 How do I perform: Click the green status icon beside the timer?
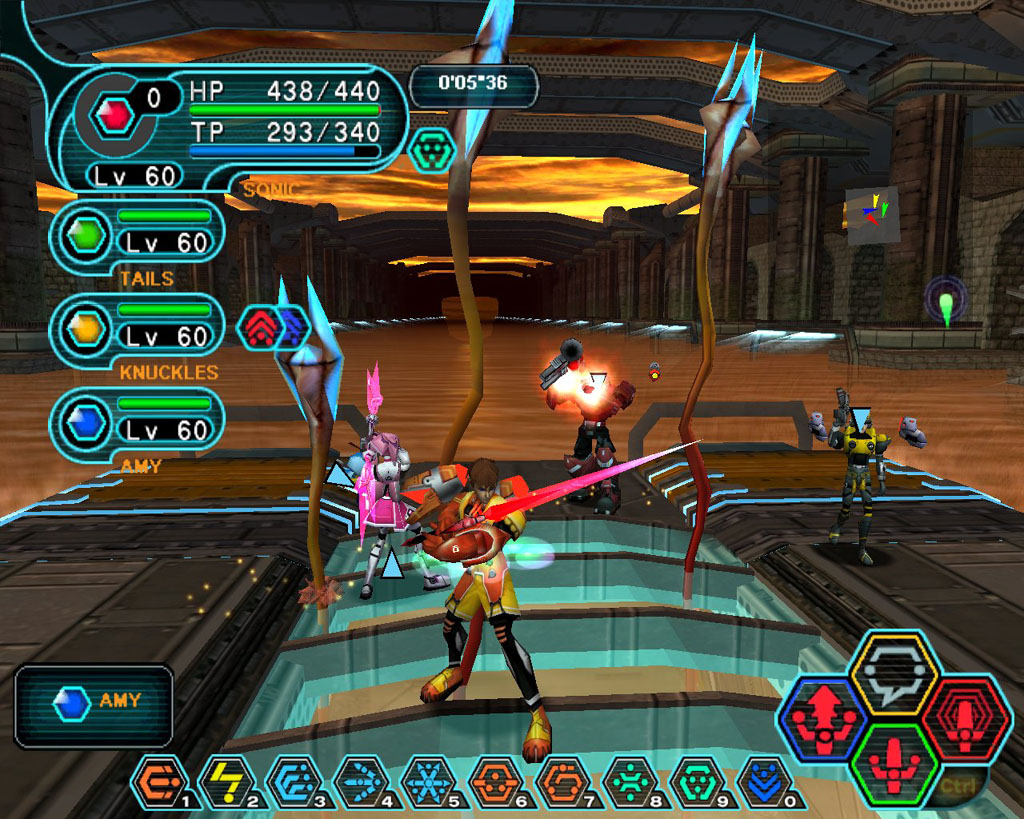(432, 149)
